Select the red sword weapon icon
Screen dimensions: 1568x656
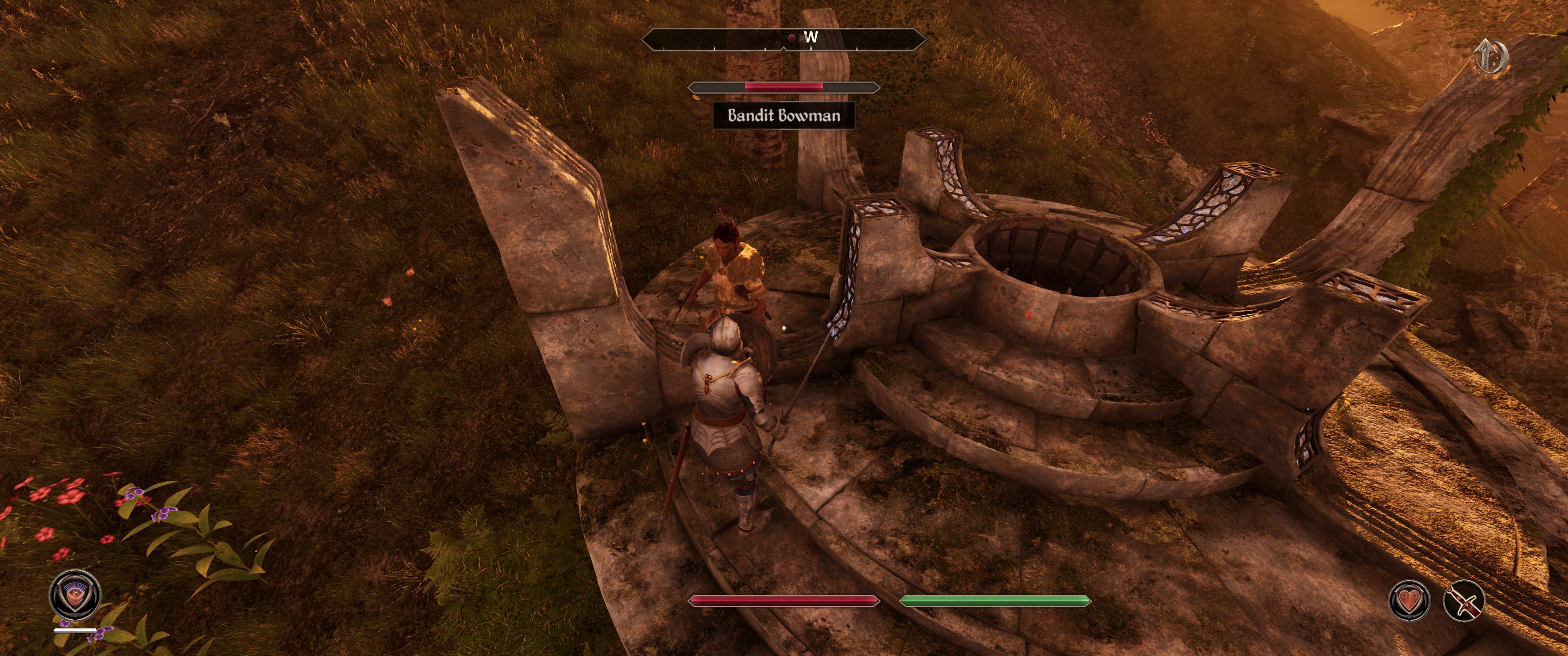(1464, 600)
